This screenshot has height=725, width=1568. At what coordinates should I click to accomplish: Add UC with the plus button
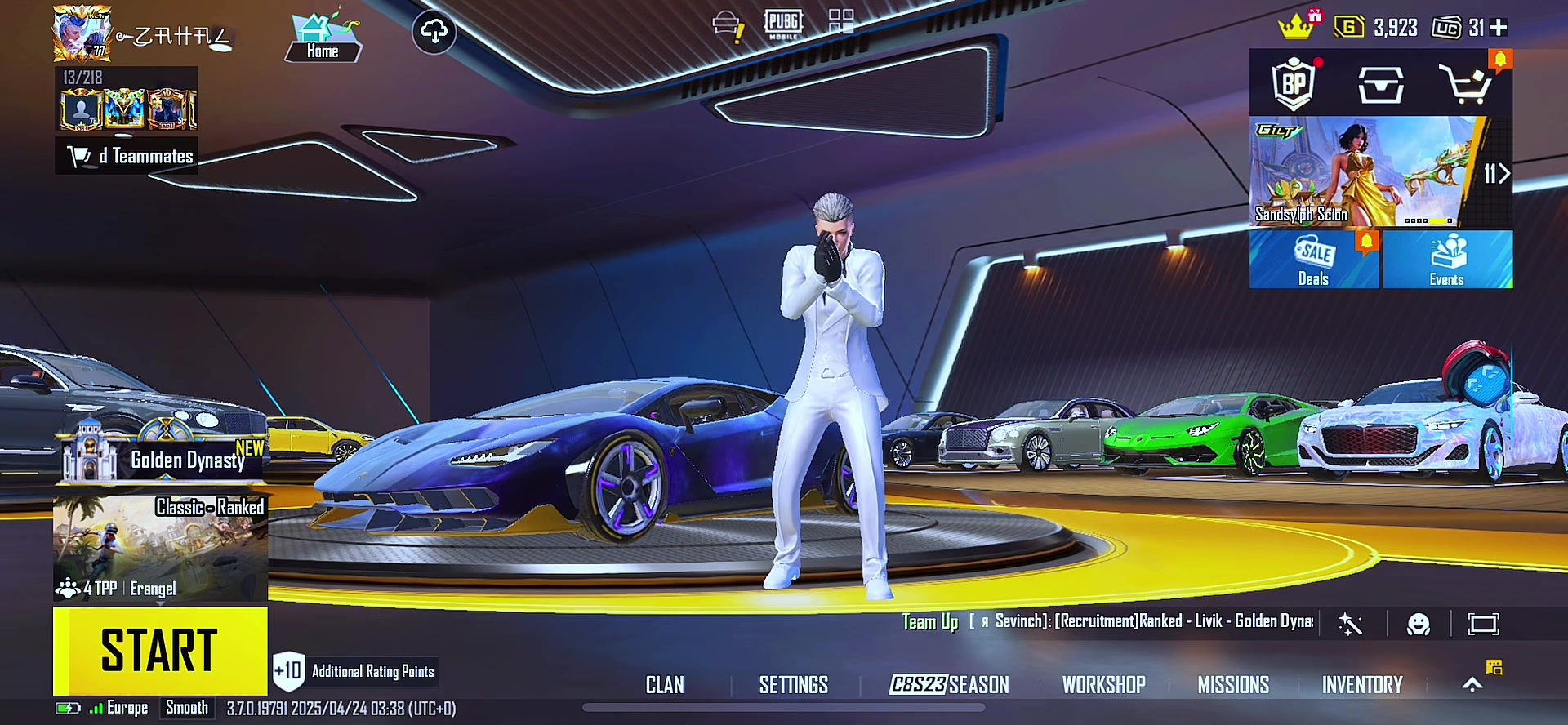coord(1499,28)
